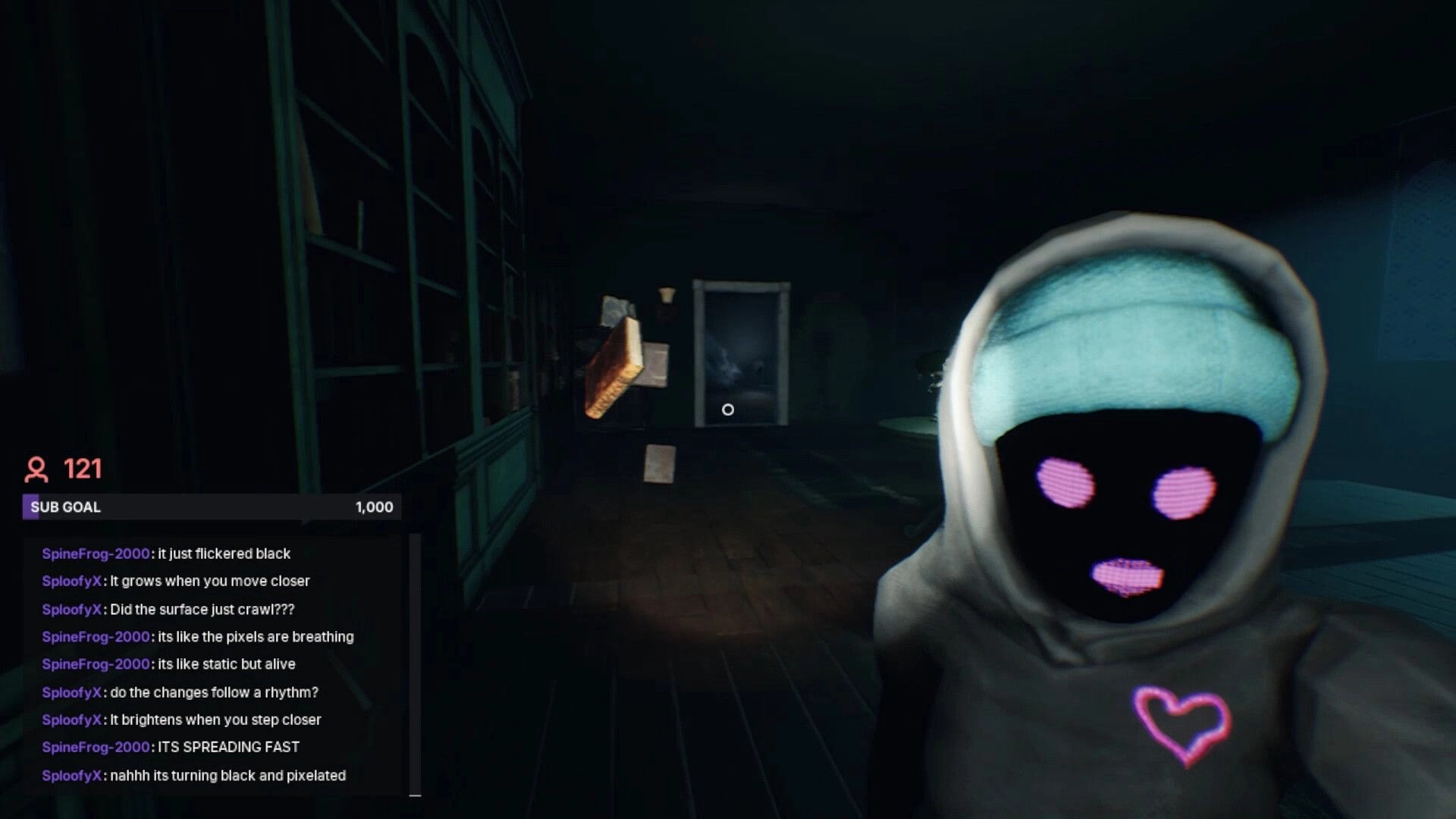The width and height of the screenshot is (1456, 819).
Task: Click the viewer count person icon
Action: (x=36, y=470)
